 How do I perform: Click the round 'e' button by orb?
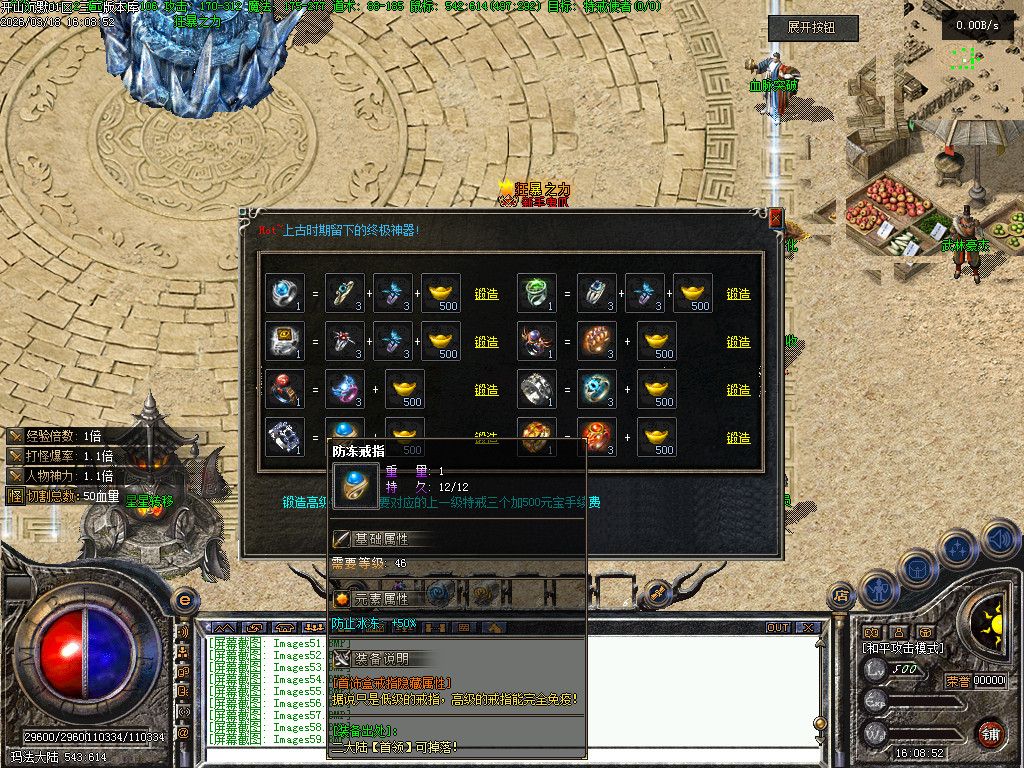[x=184, y=599]
